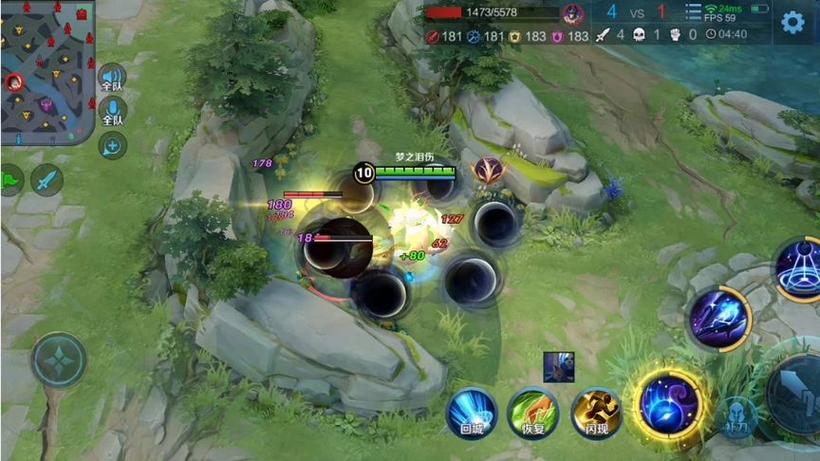Use the virtual movement joystick
This screenshot has height=461, width=820.
click(59, 360)
